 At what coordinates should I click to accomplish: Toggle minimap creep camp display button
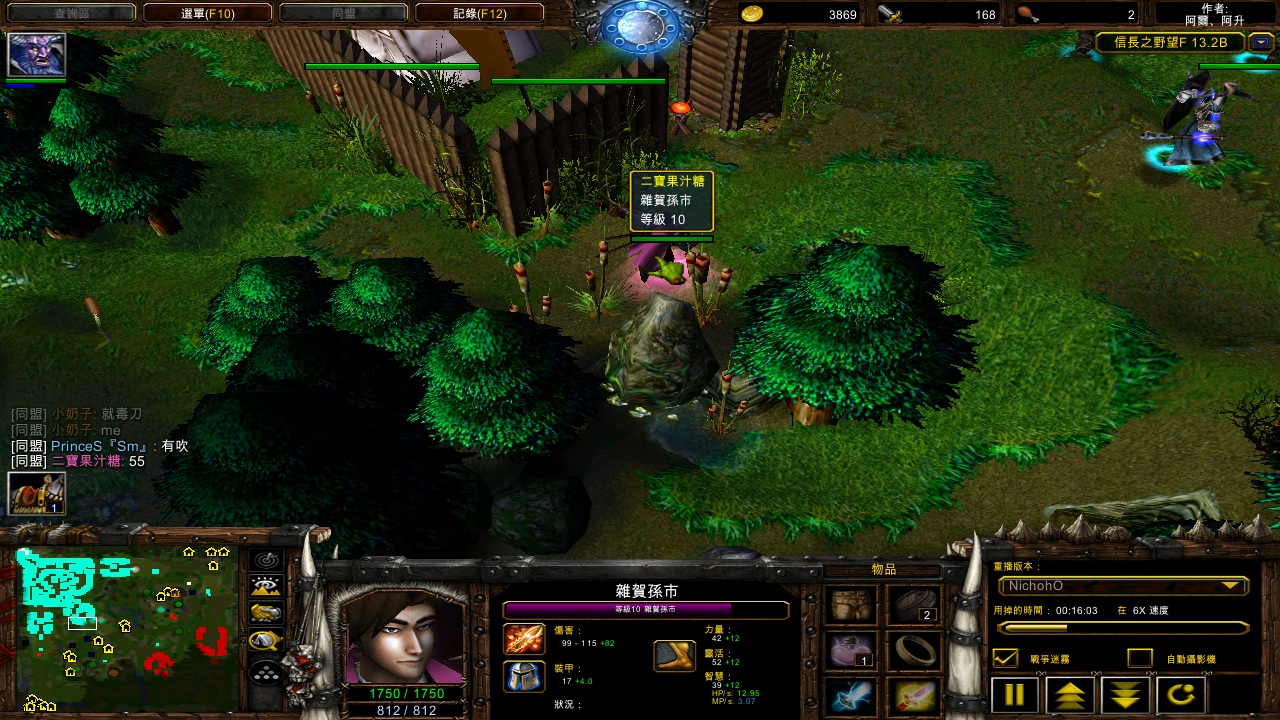[x=266, y=641]
